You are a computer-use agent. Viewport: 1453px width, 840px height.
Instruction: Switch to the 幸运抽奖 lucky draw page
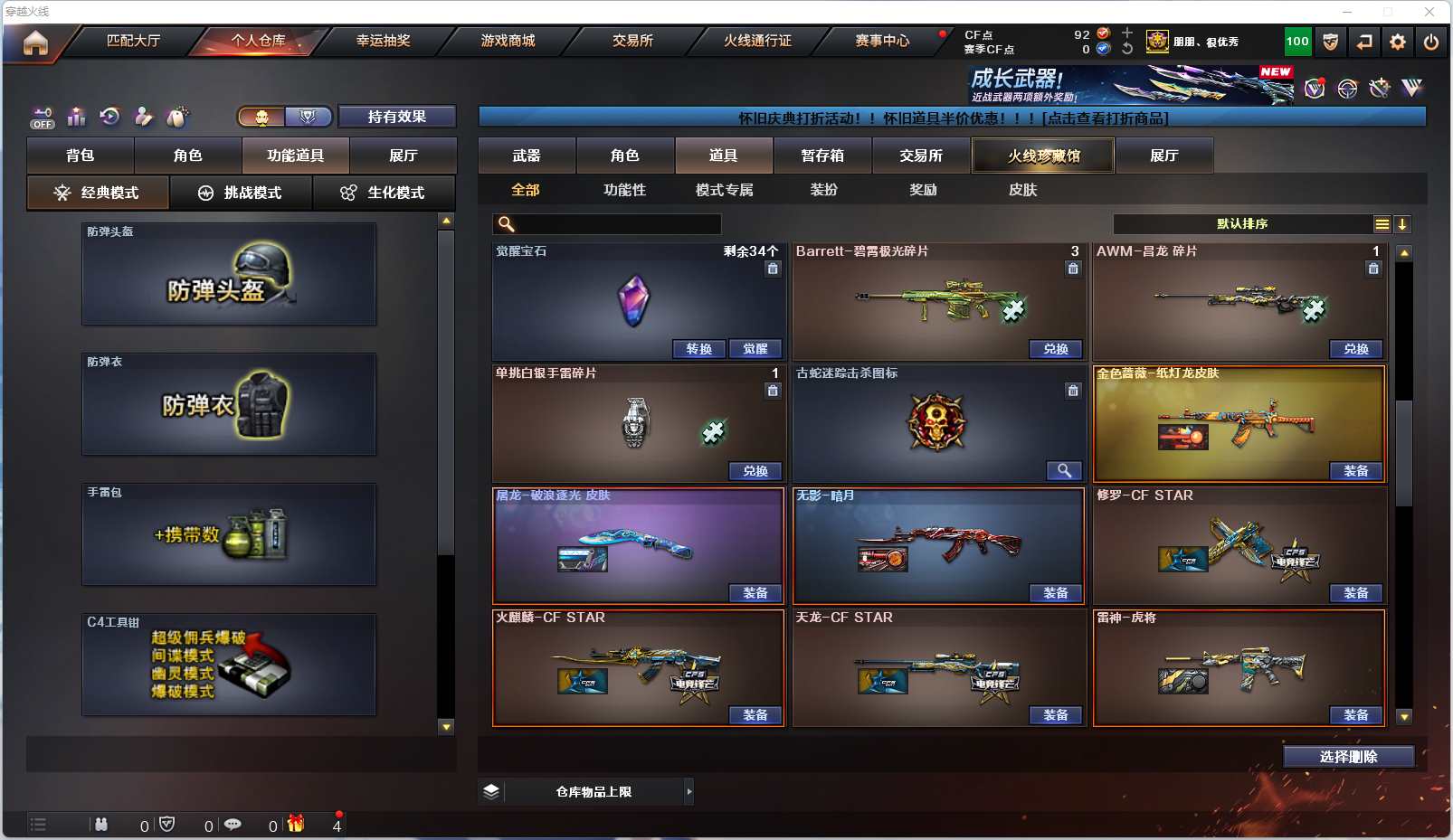[x=383, y=41]
